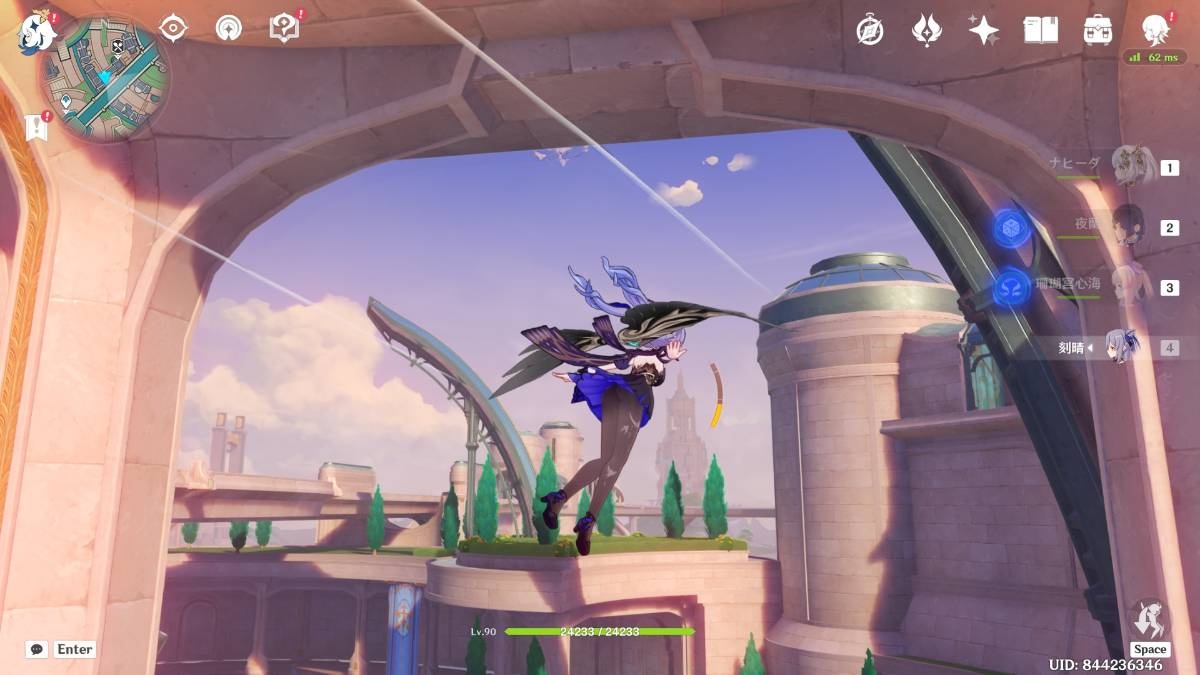Open the character profile icon
The image size is (1200, 675).
click(x=1155, y=28)
